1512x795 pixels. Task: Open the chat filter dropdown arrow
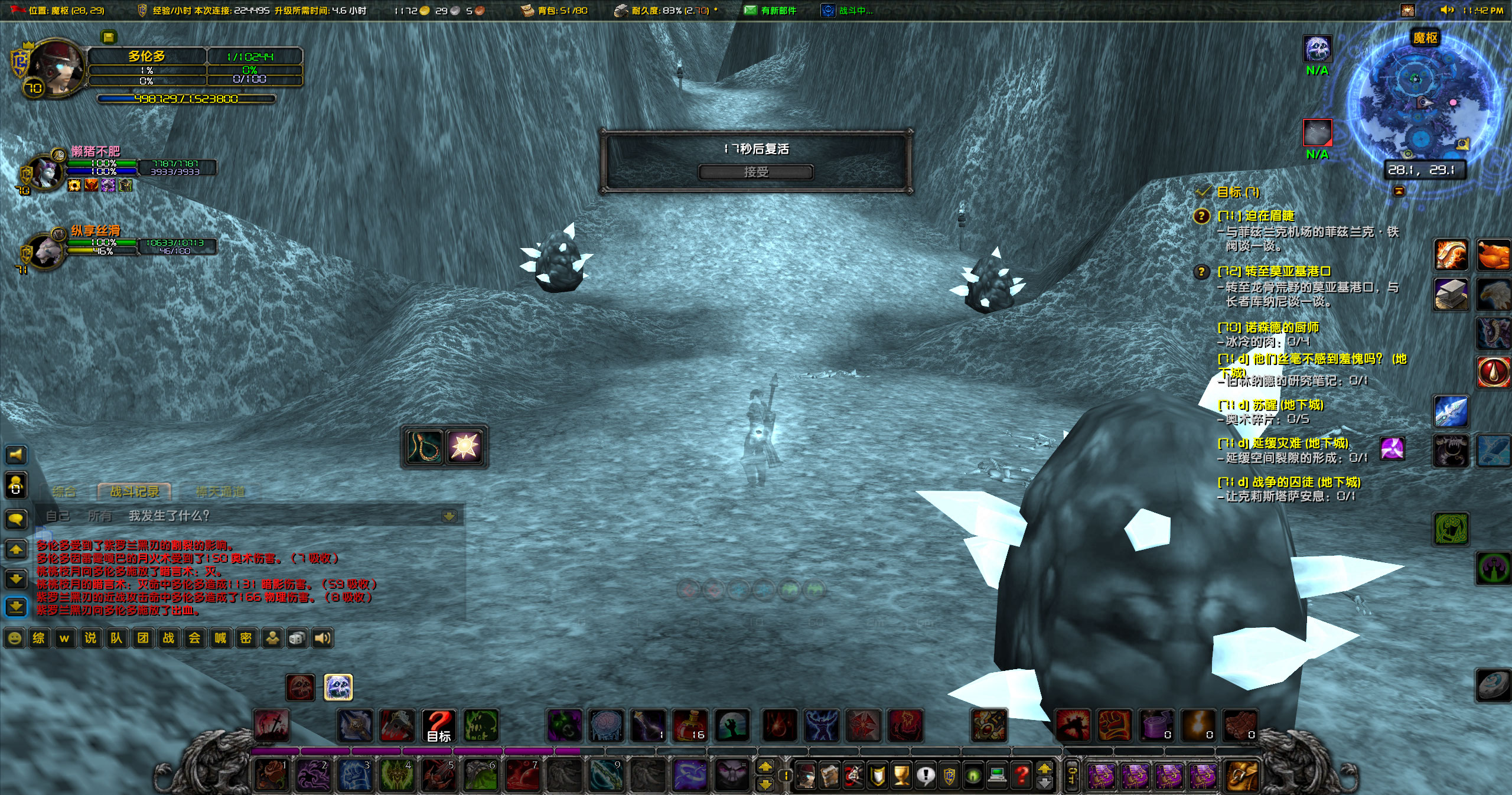(450, 516)
